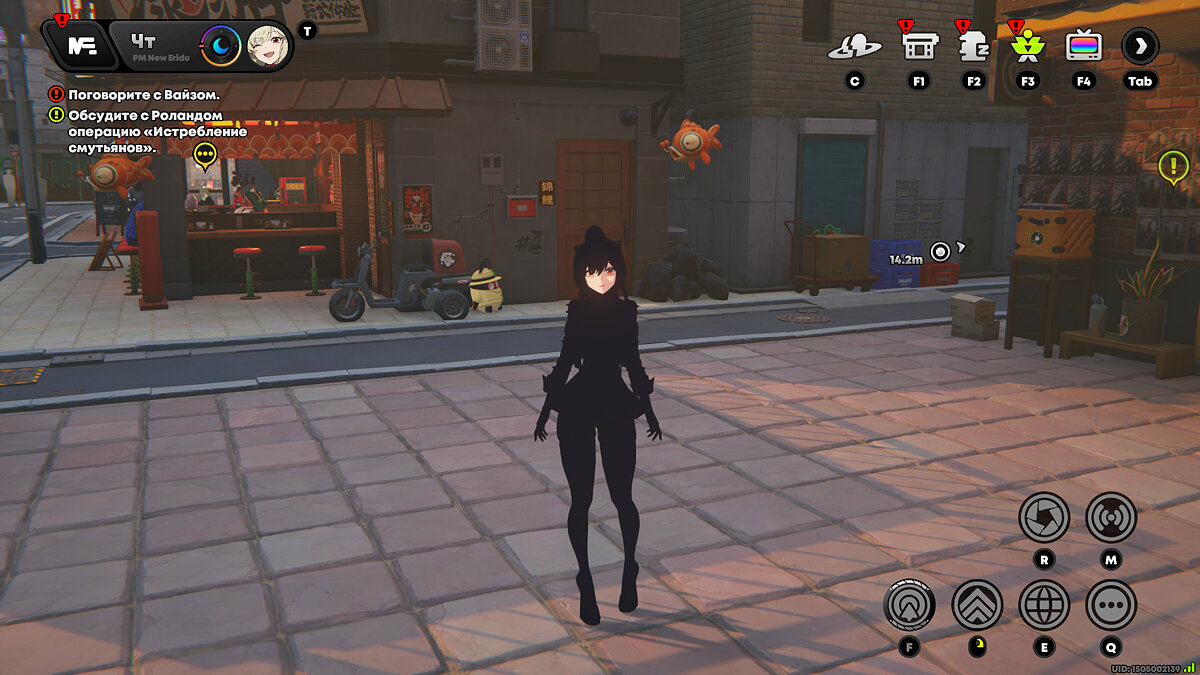Expand the top menu with the arrow button
Image resolution: width=1200 pixels, height=675 pixels.
pyautogui.click(x=1140, y=46)
